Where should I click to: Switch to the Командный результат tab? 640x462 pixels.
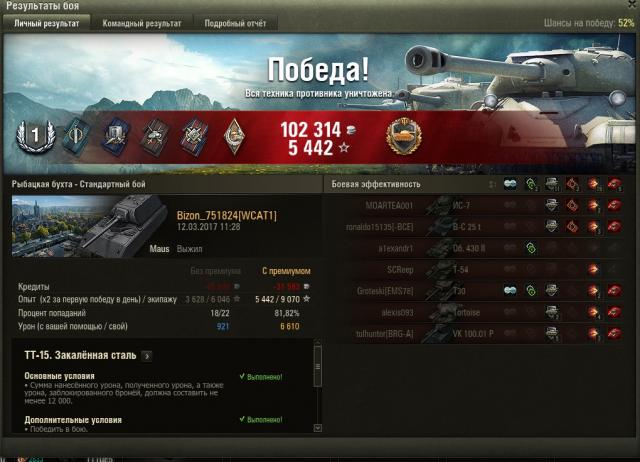141,22
